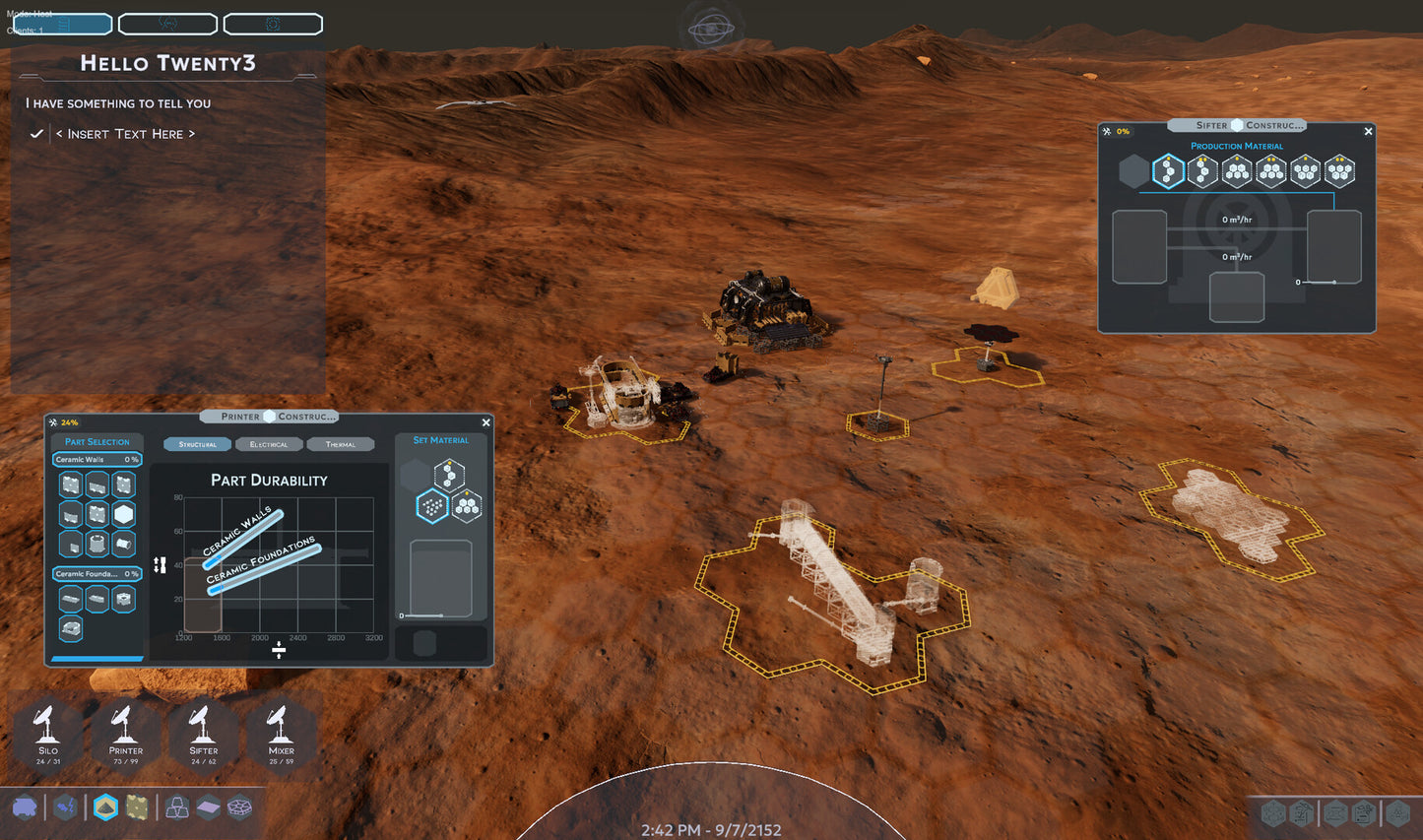Select the Structural tab

pos(198,444)
